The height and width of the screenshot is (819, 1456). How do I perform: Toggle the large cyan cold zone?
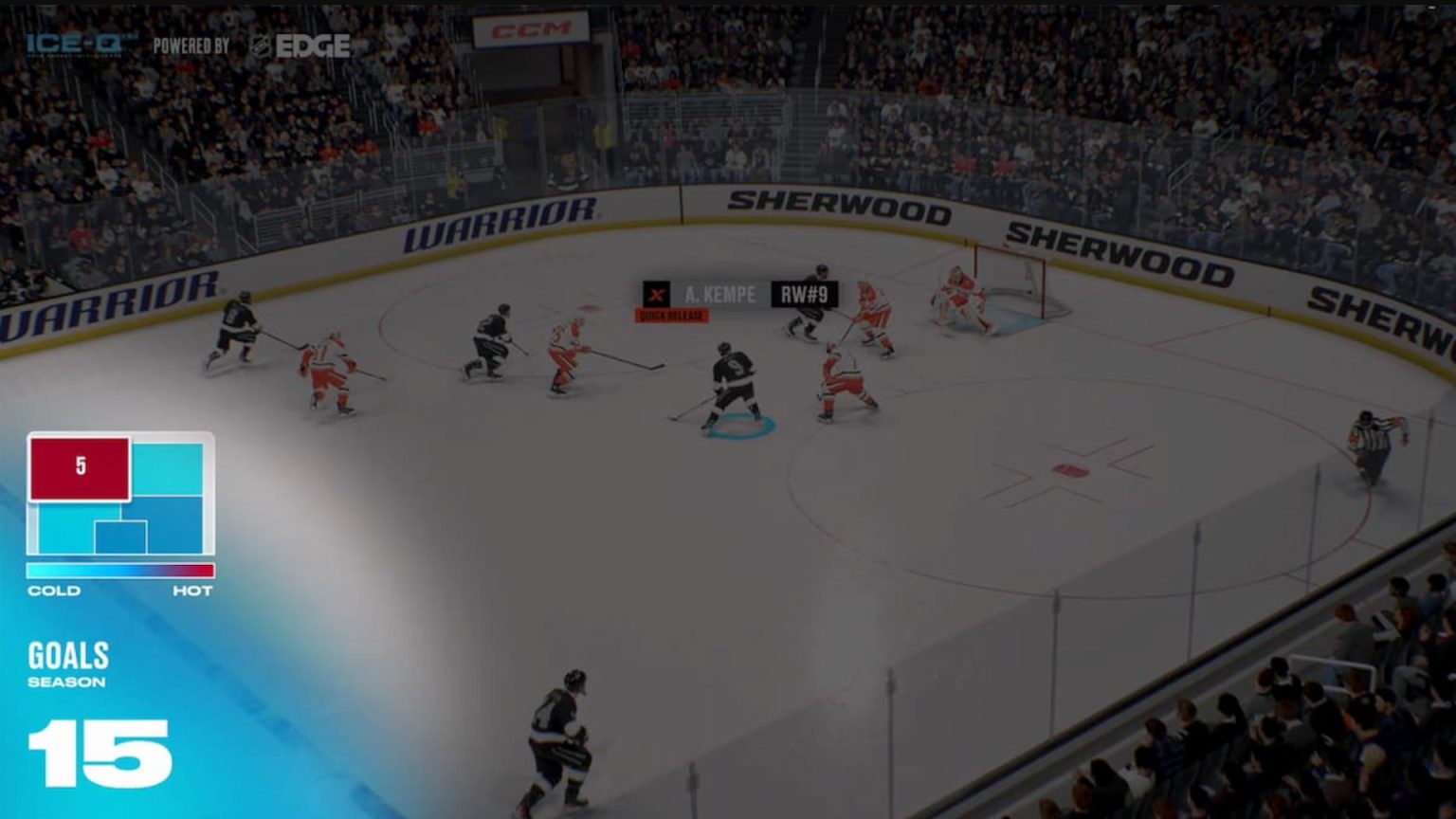pos(169,469)
